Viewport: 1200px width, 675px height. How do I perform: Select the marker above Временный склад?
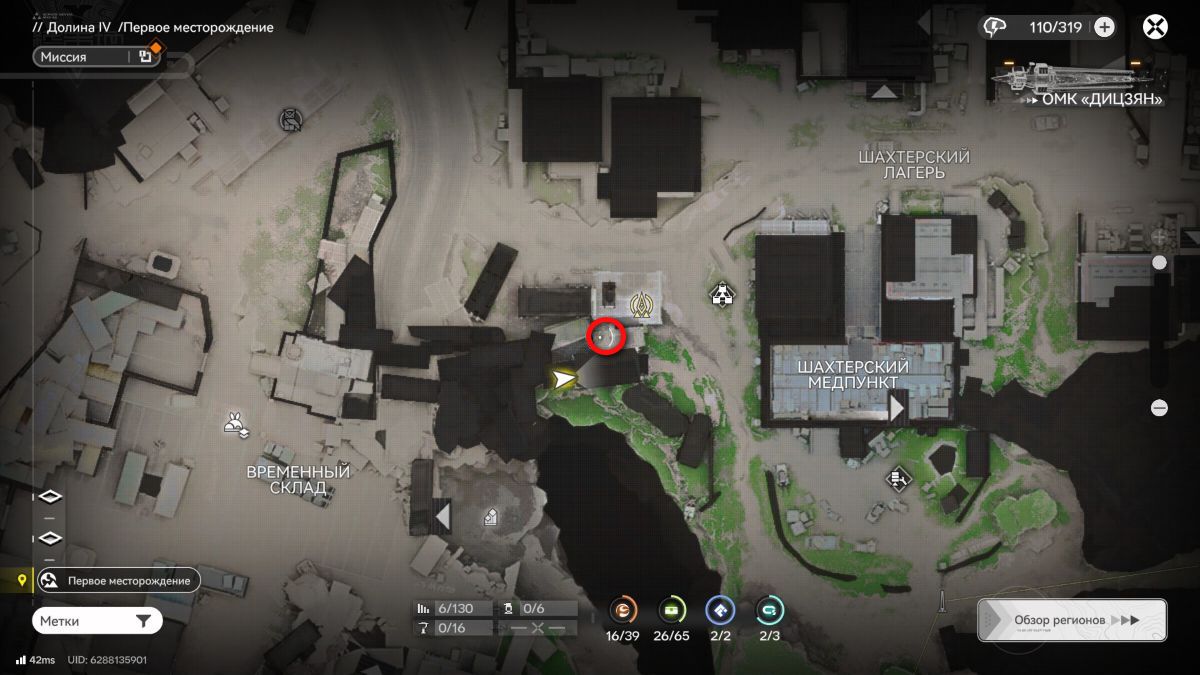(236, 424)
